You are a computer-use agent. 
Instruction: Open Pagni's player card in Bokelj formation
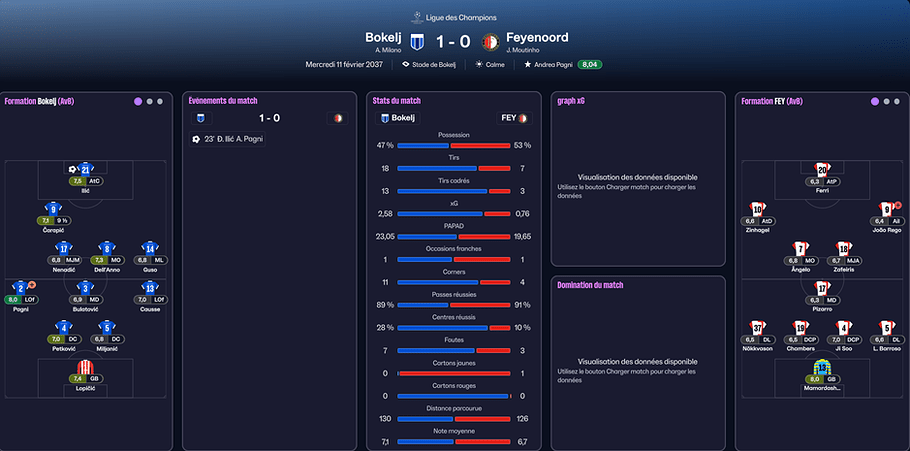(x=20, y=290)
